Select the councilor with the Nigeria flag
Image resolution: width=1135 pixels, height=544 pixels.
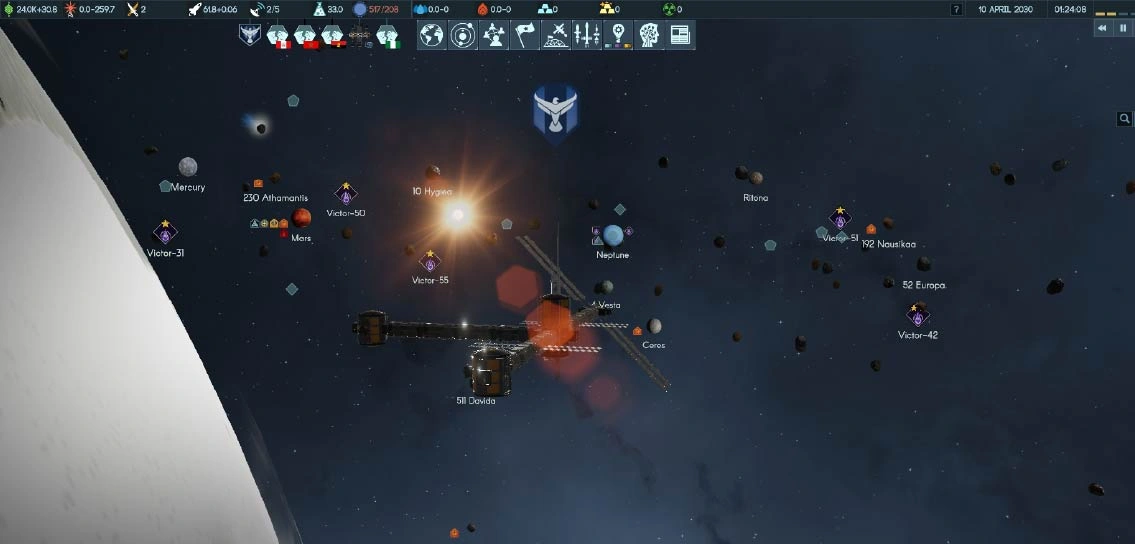387,36
